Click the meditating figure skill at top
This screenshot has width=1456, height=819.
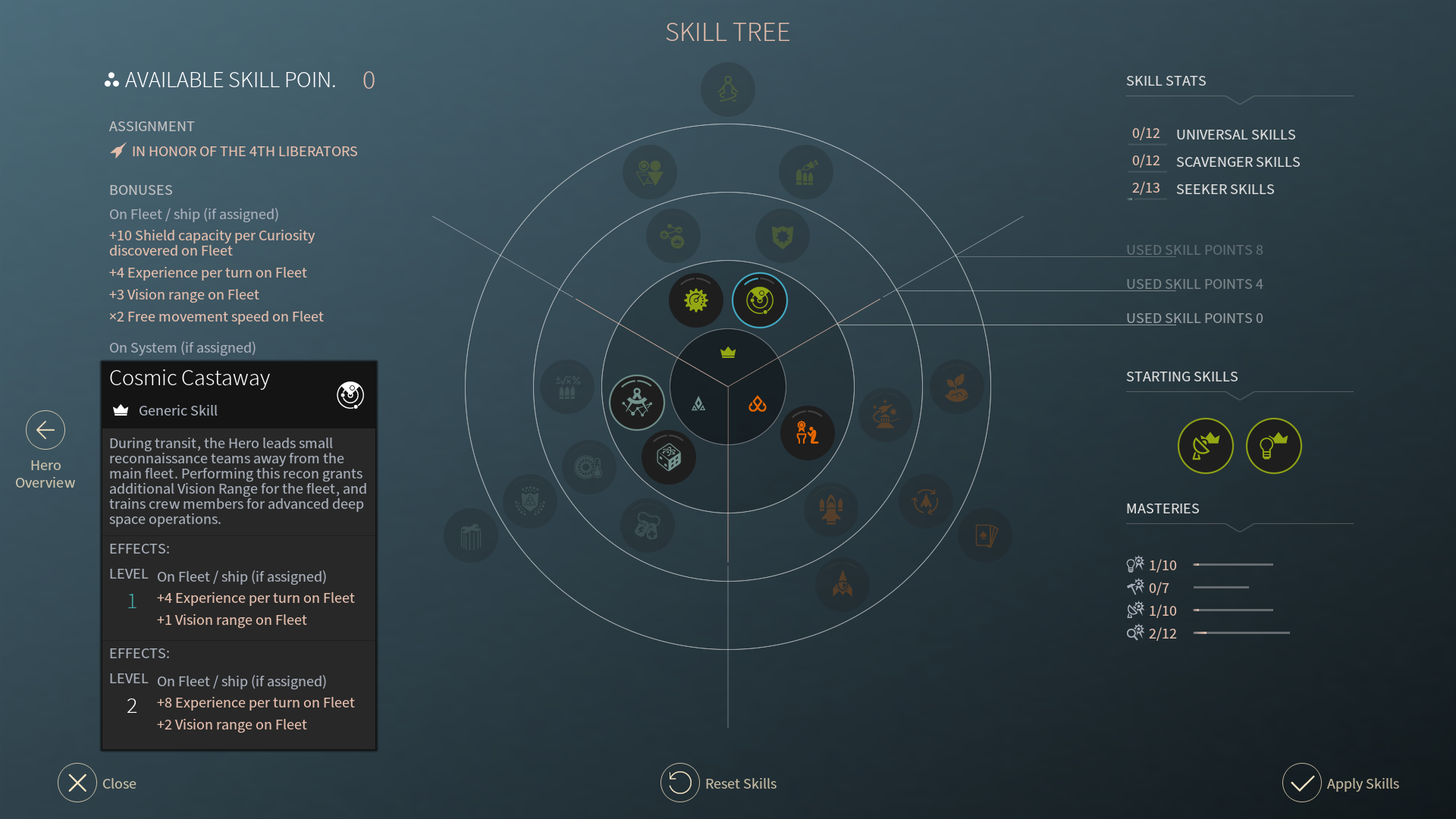point(728,89)
